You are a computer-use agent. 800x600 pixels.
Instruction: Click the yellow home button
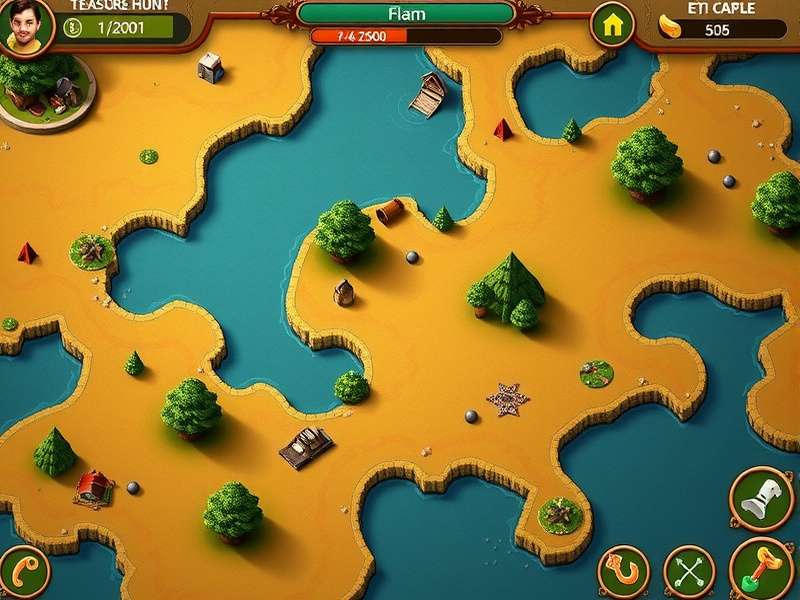click(612, 25)
